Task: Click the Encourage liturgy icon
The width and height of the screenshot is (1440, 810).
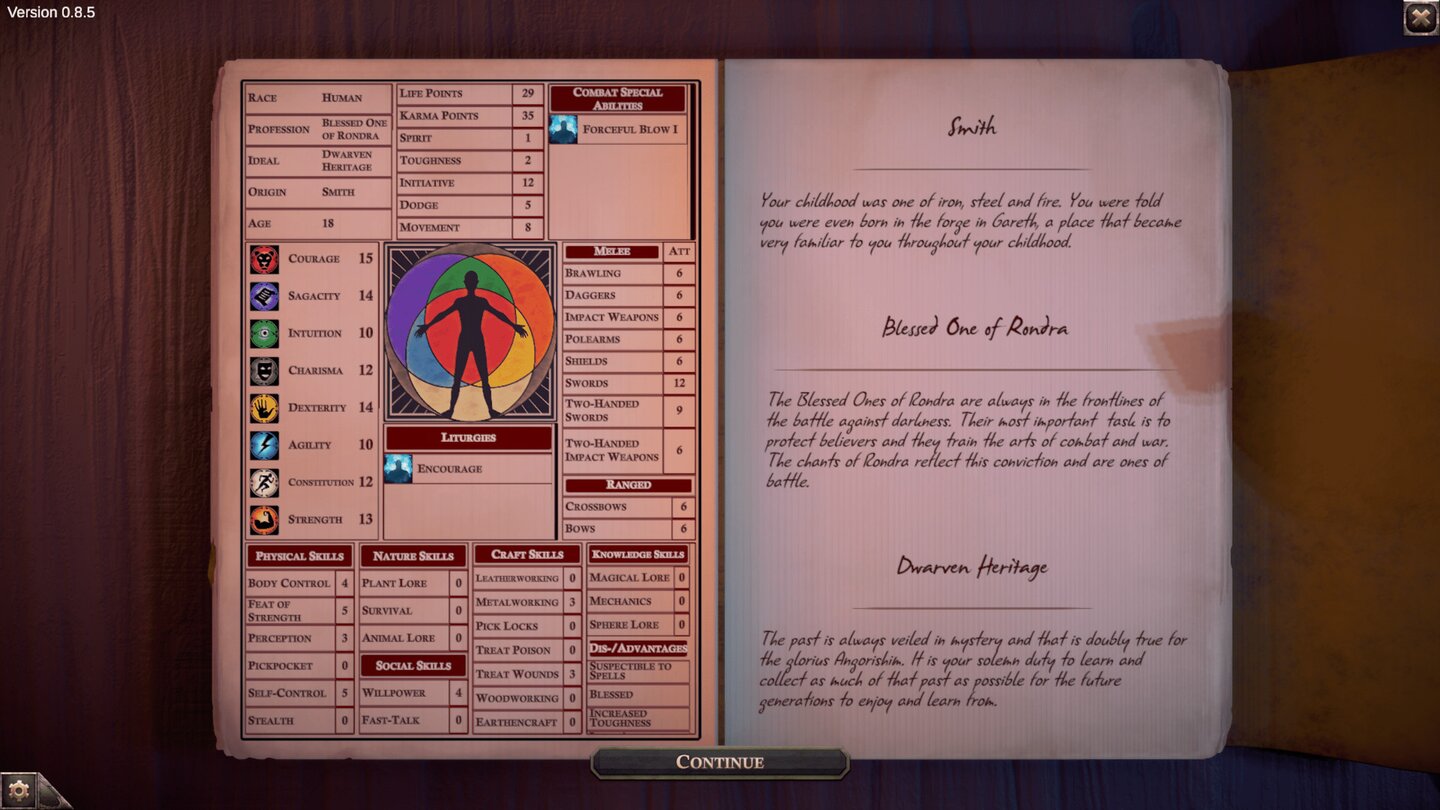Action: [396, 468]
